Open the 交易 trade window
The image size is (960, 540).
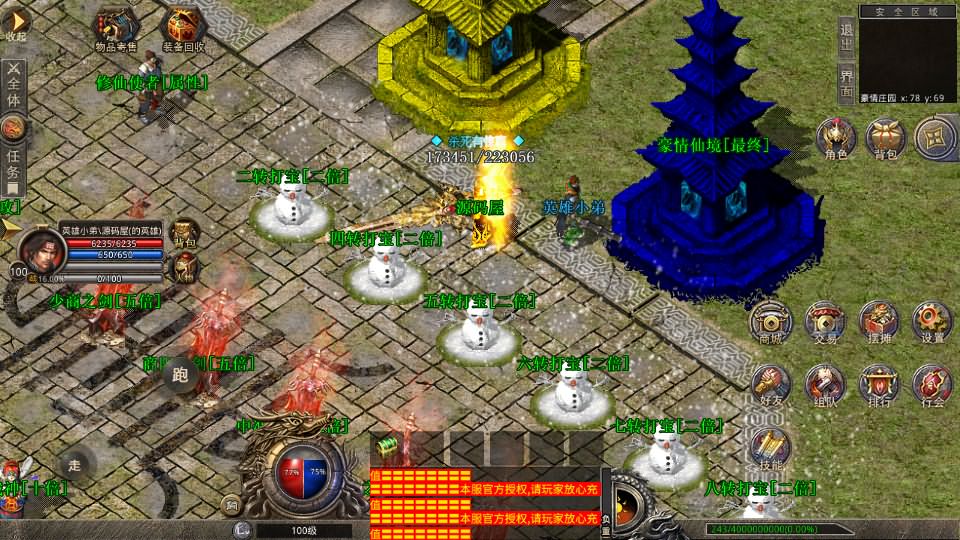pyautogui.click(x=825, y=321)
